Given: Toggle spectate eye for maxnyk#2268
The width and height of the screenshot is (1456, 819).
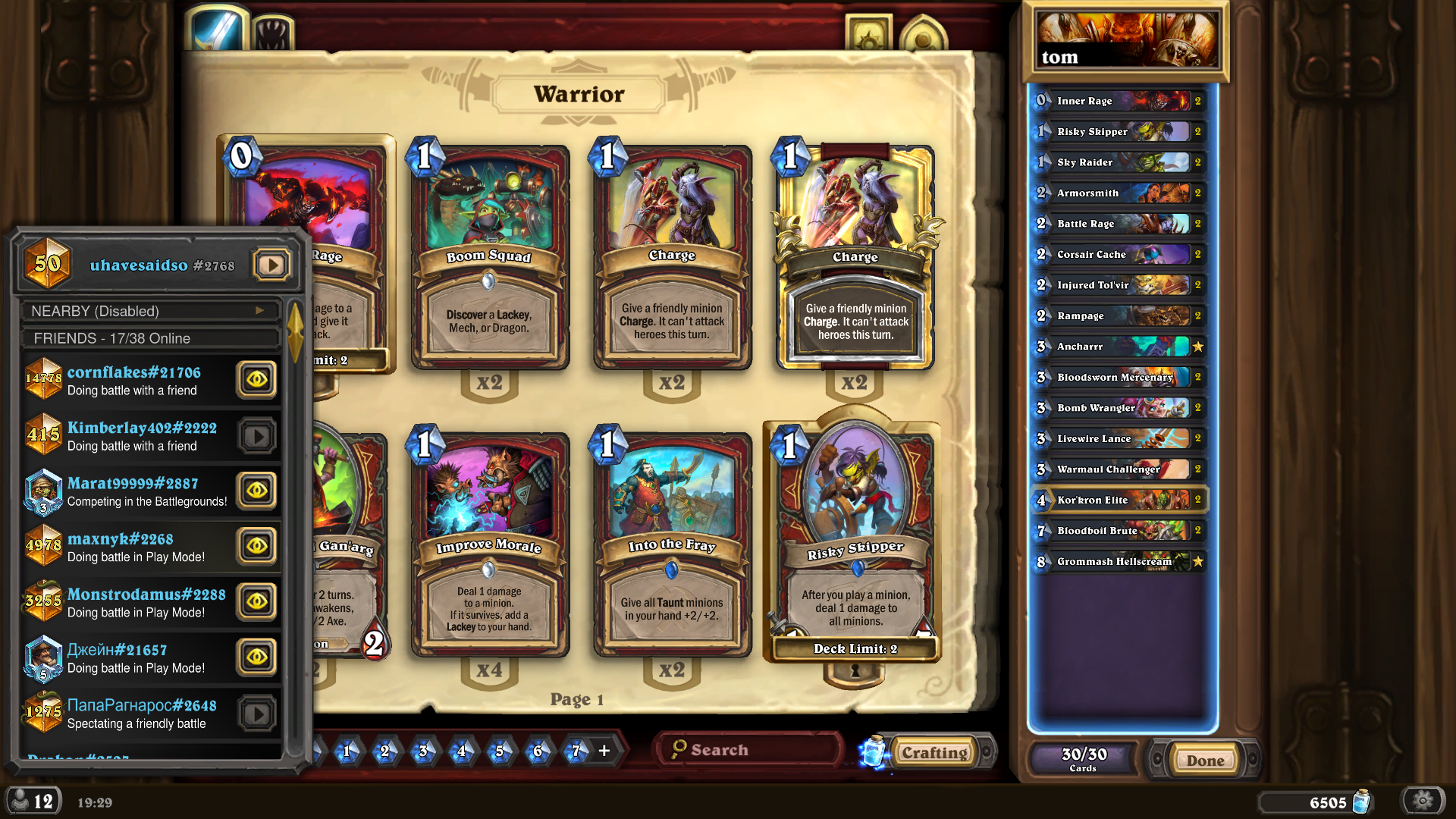Looking at the screenshot, I should (256, 546).
